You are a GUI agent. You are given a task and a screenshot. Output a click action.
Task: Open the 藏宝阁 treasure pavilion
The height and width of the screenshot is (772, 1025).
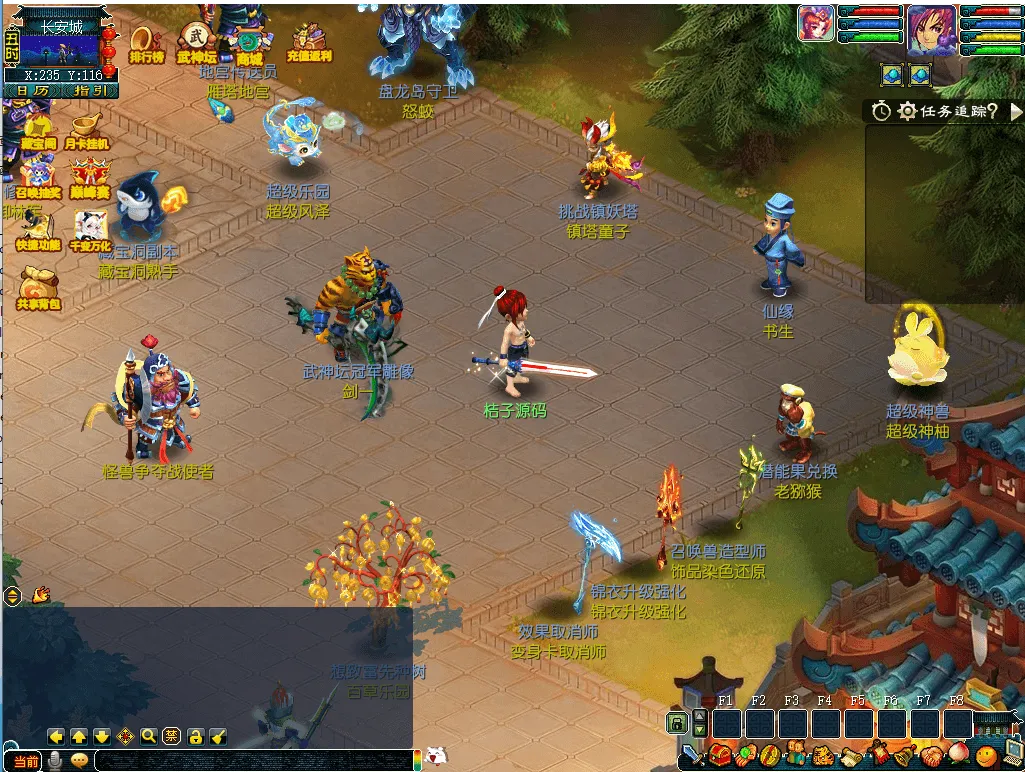(37, 130)
